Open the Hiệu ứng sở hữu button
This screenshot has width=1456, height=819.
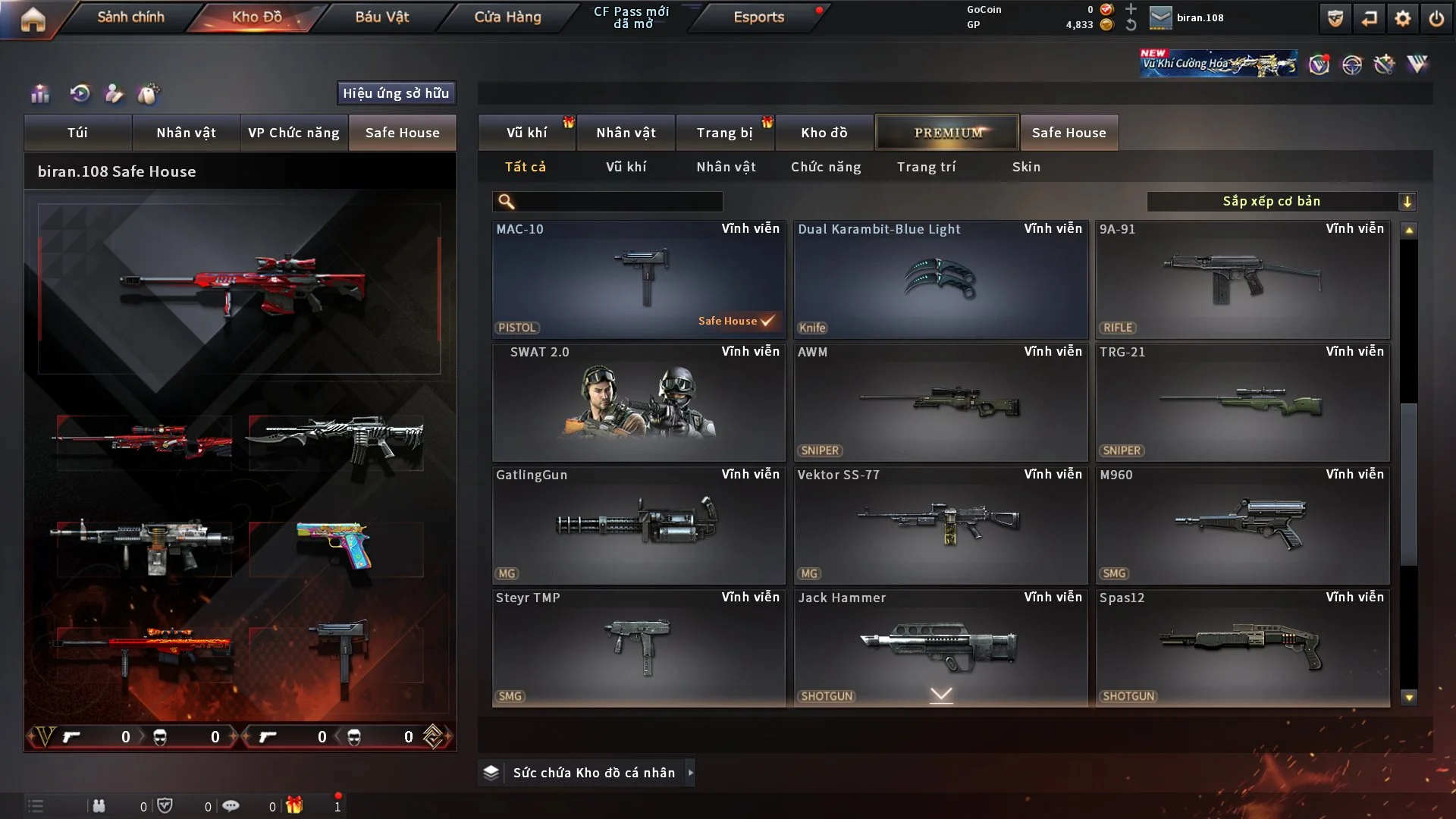(x=396, y=93)
